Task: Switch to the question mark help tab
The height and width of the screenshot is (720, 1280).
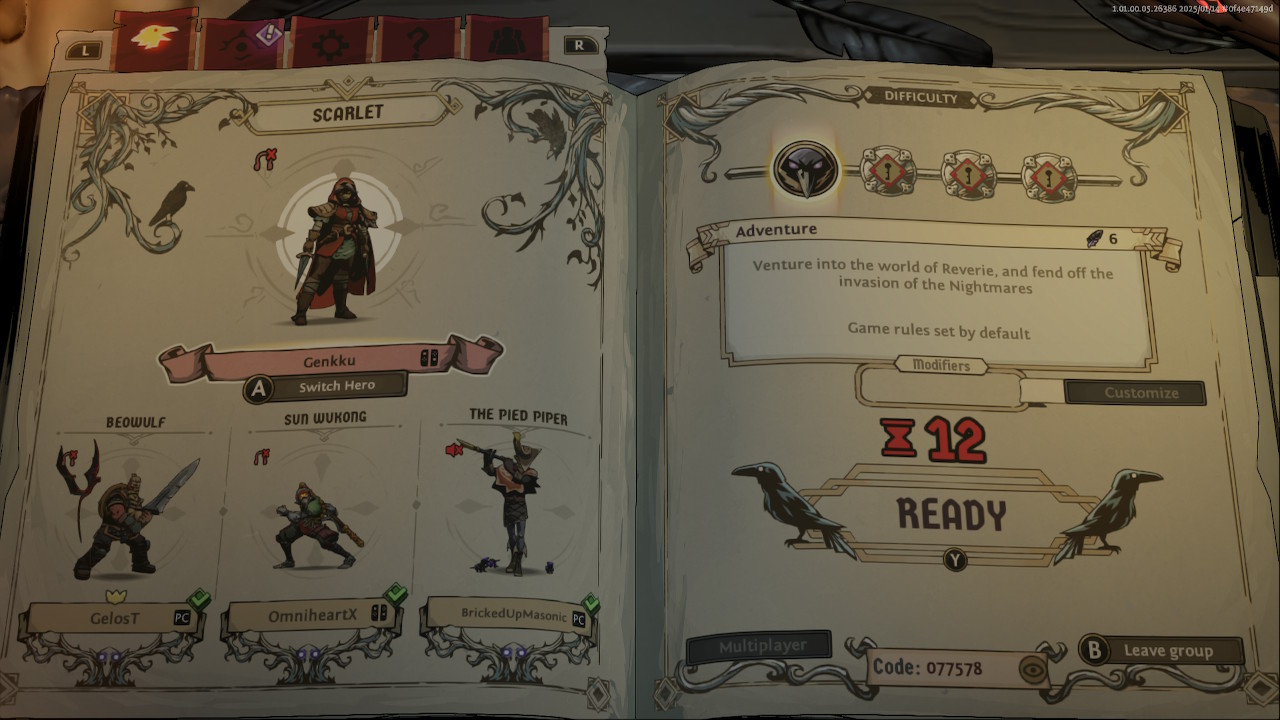Action: (x=418, y=45)
